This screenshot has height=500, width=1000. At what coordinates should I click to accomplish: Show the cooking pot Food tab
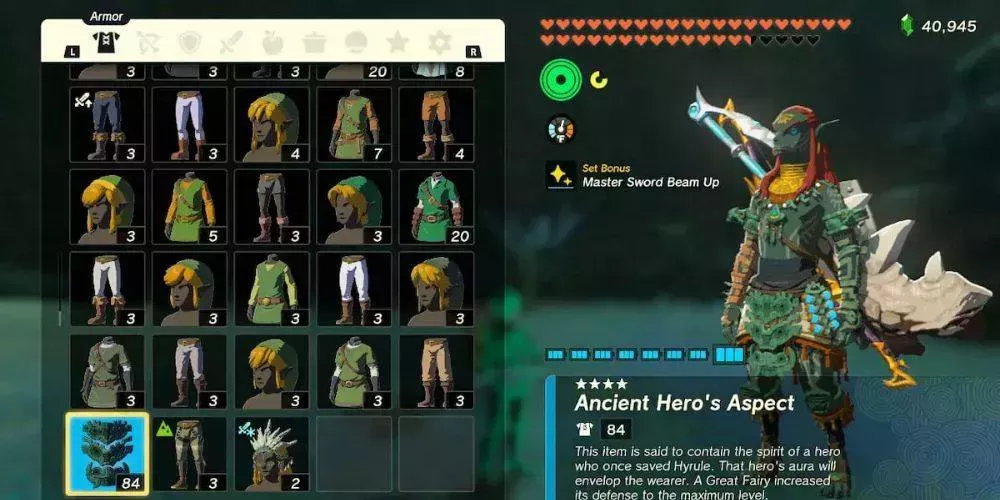[x=314, y=42]
